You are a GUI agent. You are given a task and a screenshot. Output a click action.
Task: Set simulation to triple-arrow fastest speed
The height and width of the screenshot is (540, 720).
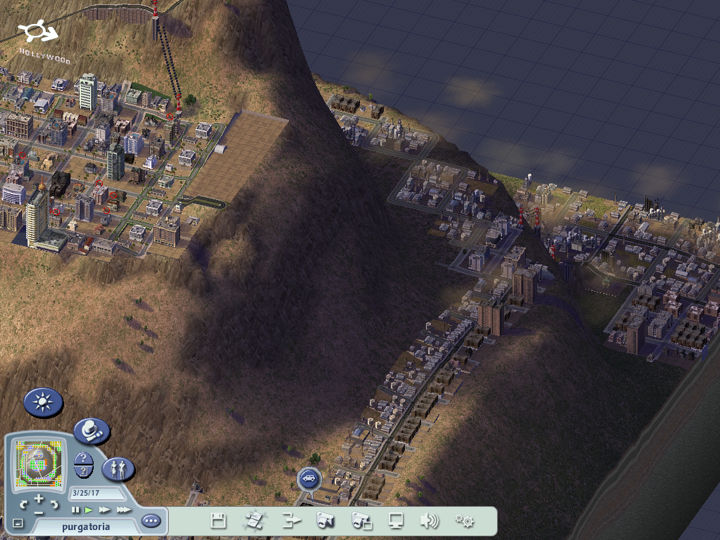[x=123, y=509]
